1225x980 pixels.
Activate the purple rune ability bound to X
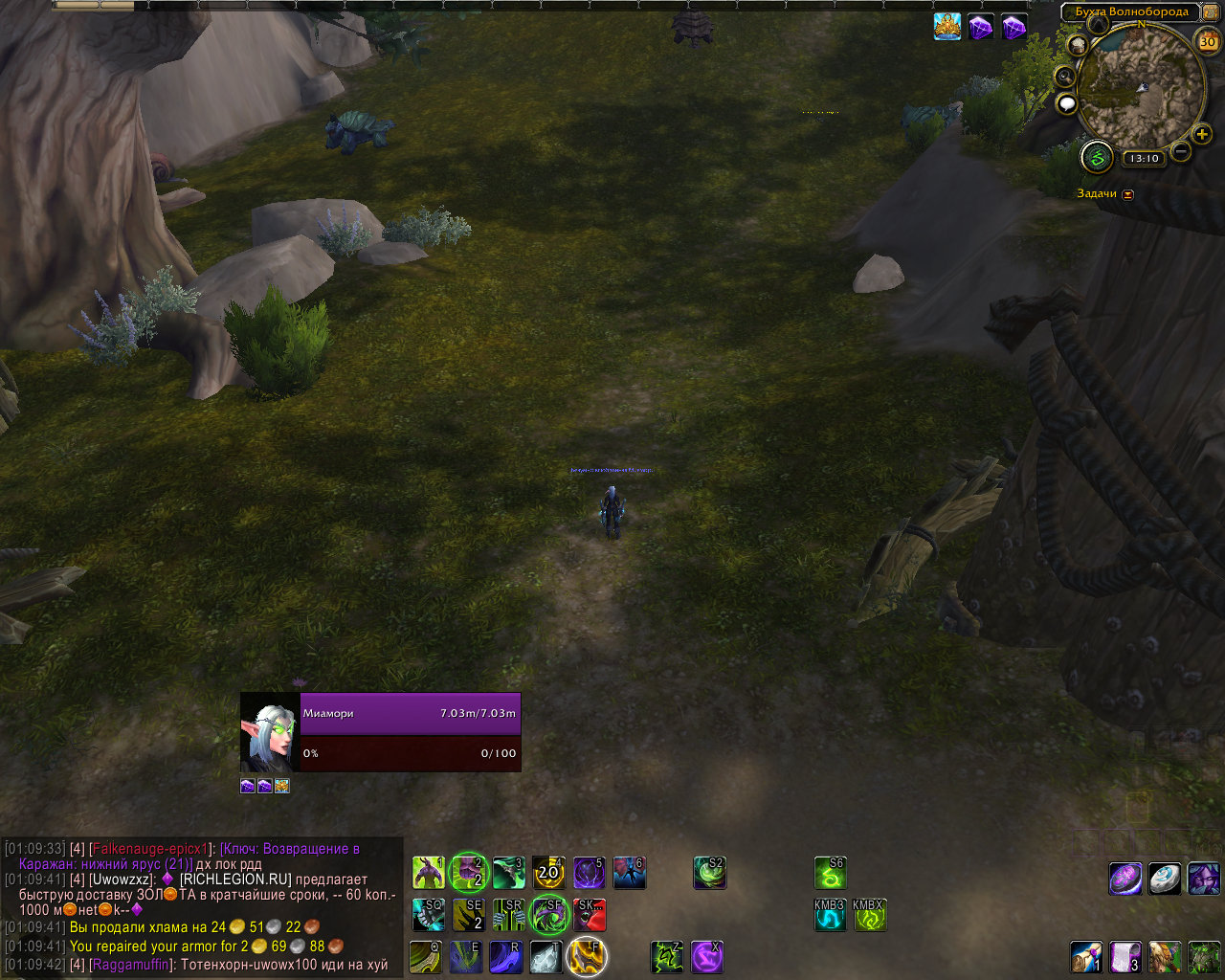click(x=707, y=956)
